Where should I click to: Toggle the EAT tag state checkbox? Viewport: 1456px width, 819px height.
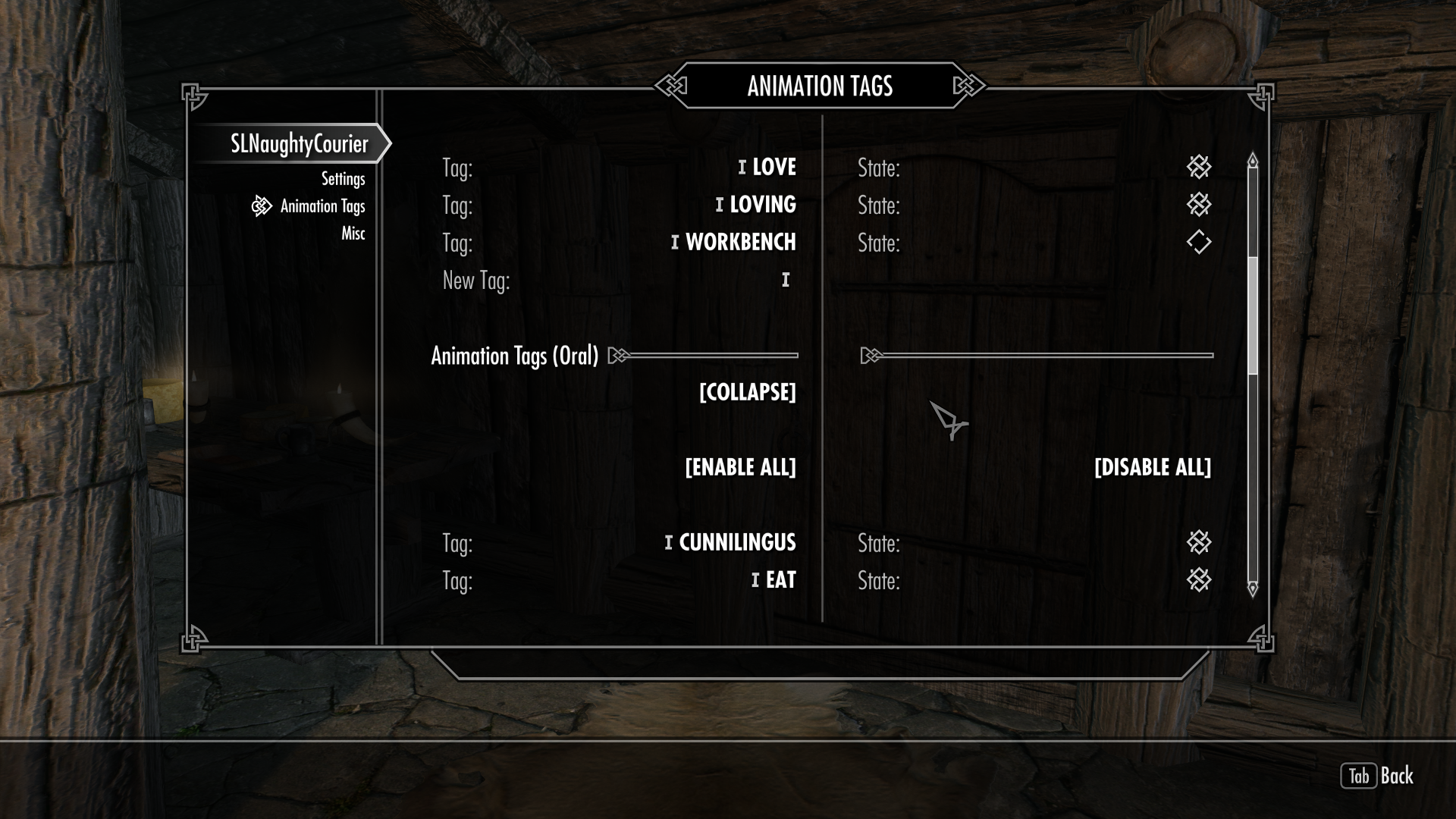click(1198, 580)
